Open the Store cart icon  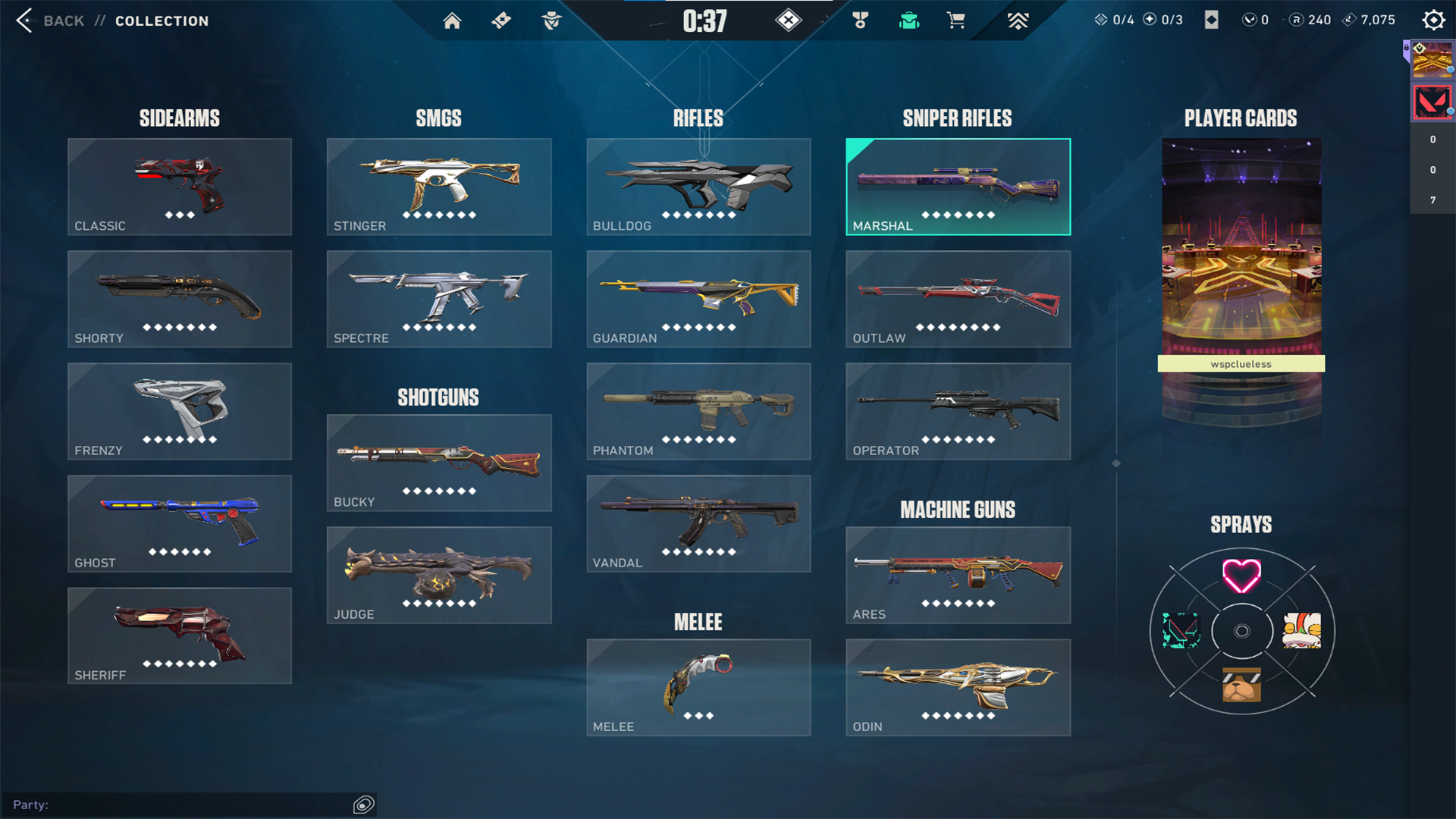pyautogui.click(x=956, y=20)
